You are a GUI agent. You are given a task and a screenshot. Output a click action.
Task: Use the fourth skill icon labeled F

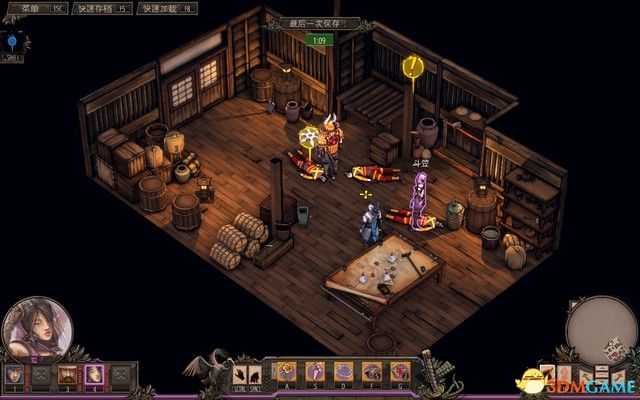pyautogui.click(x=372, y=372)
